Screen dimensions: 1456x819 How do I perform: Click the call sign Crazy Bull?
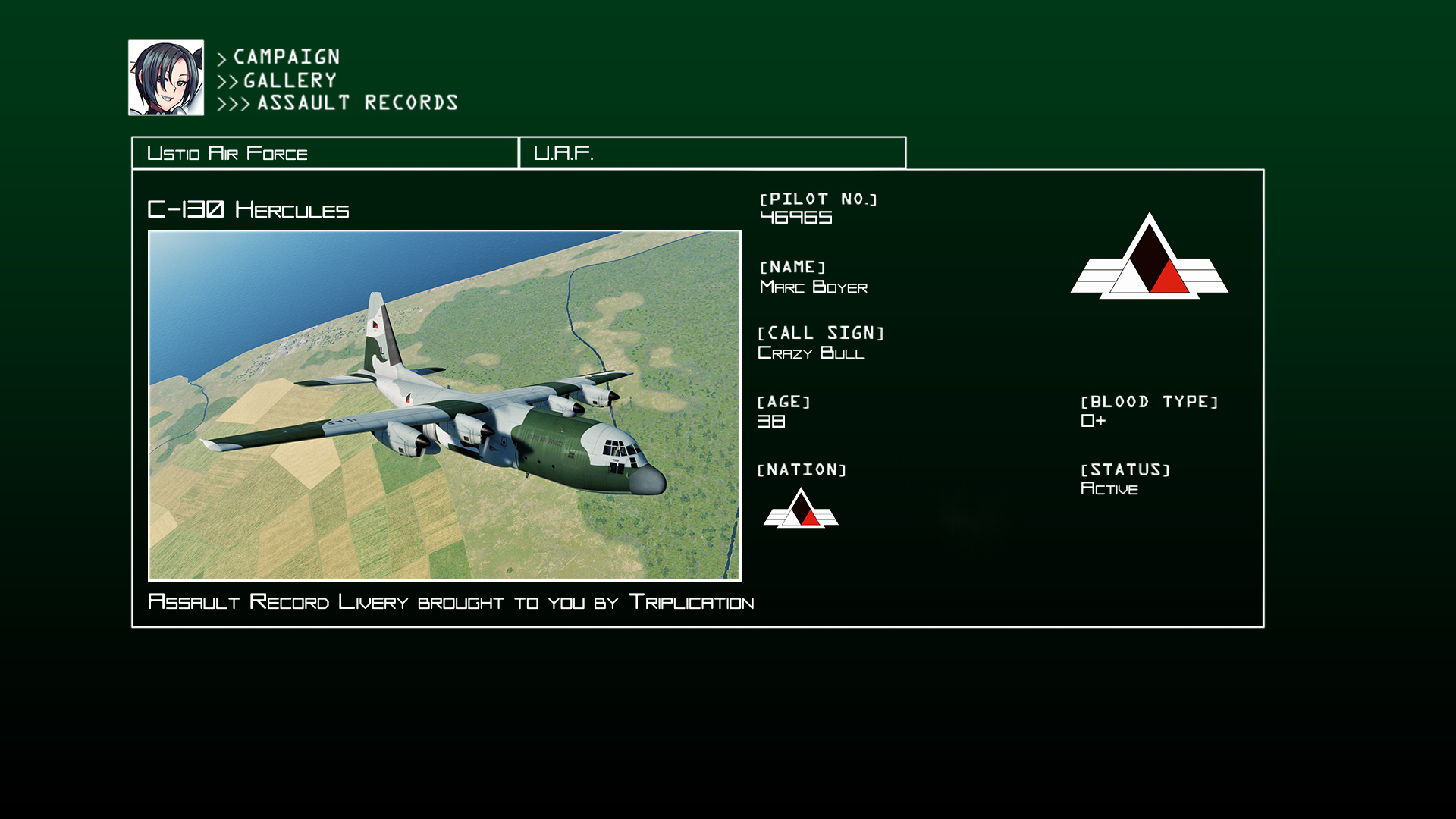pos(811,353)
